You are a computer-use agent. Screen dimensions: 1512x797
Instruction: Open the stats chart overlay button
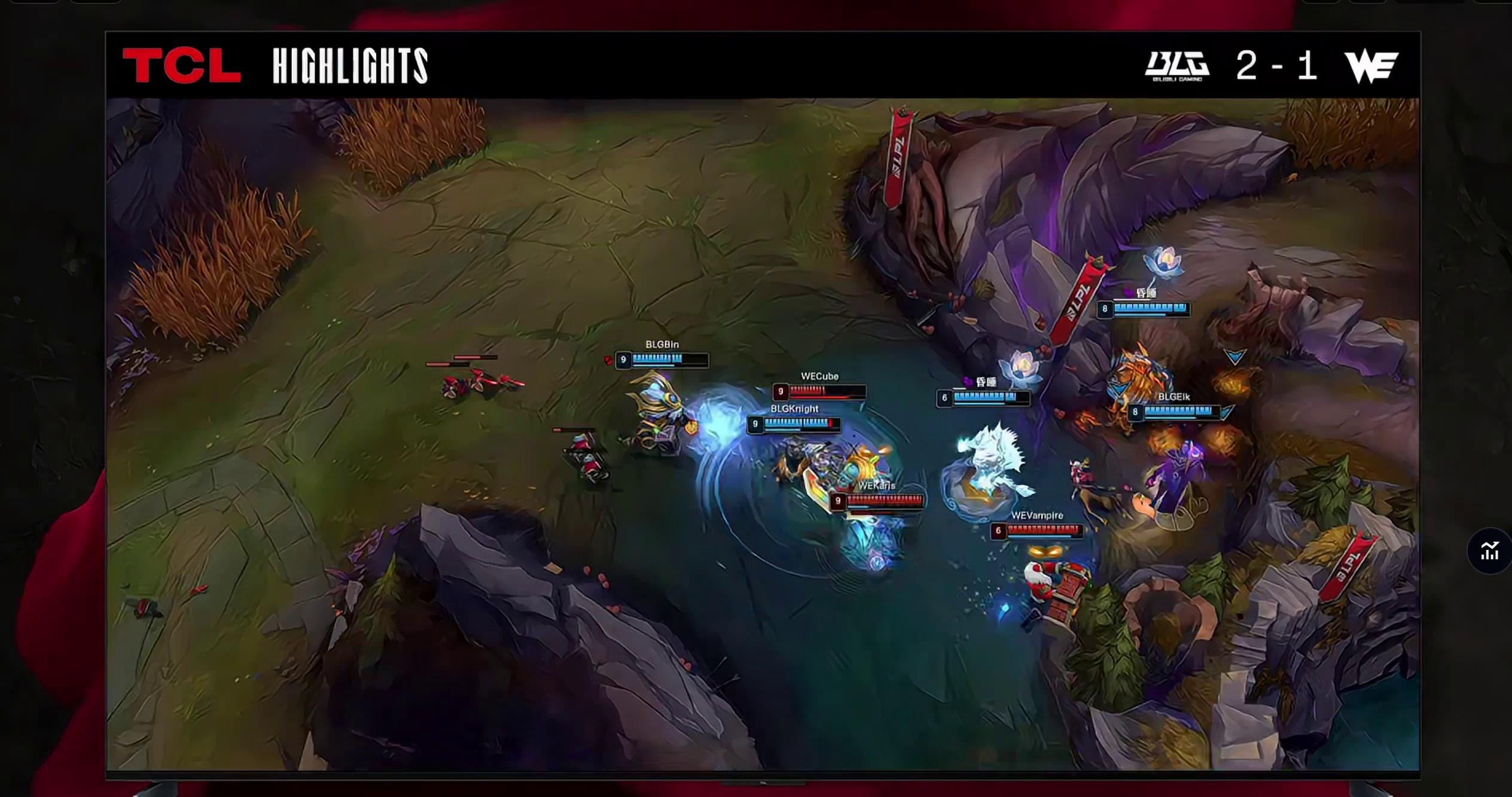(1489, 551)
